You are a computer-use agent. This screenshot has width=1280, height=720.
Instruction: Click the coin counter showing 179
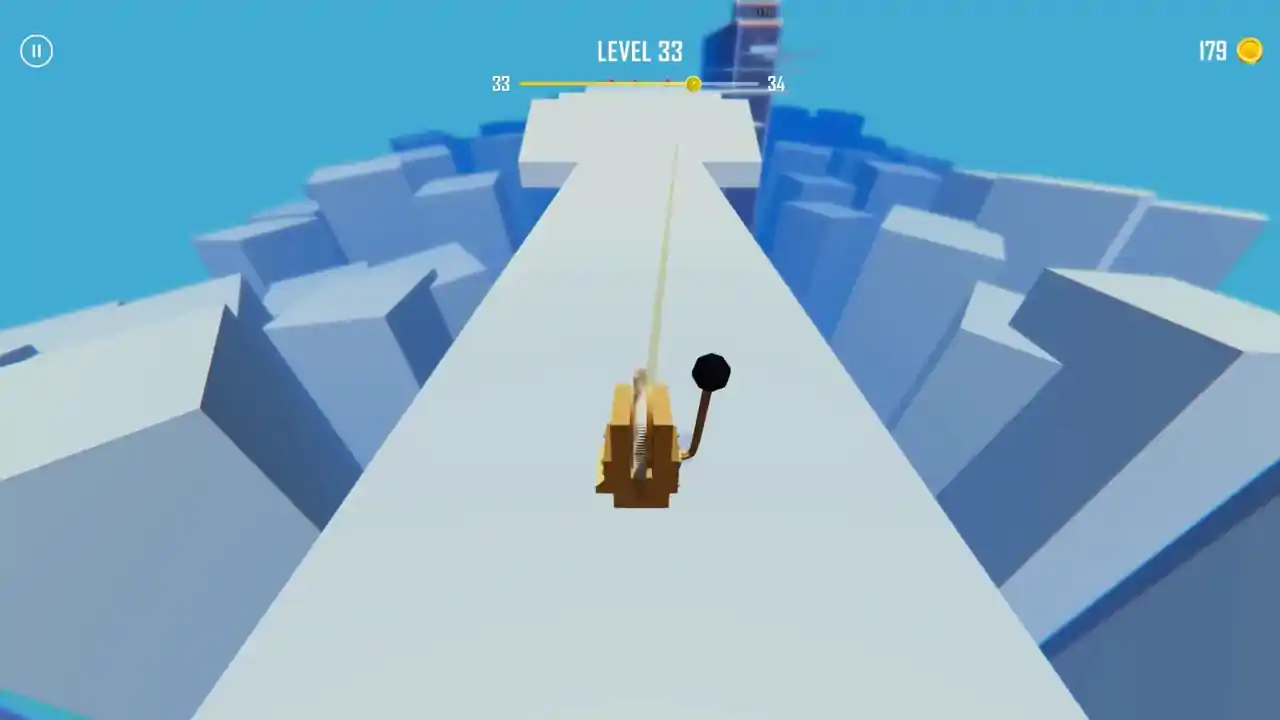[x=1210, y=51]
